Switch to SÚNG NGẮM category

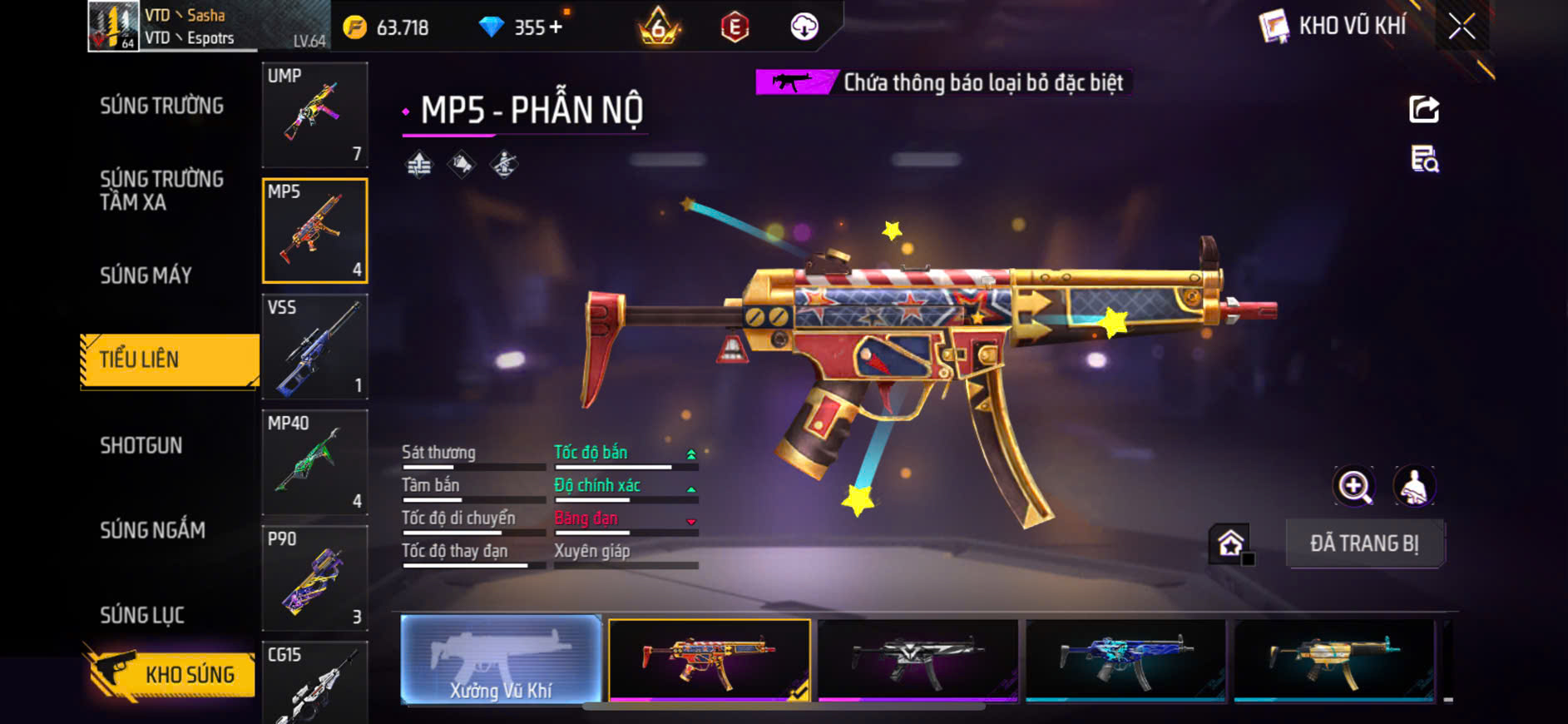click(152, 530)
